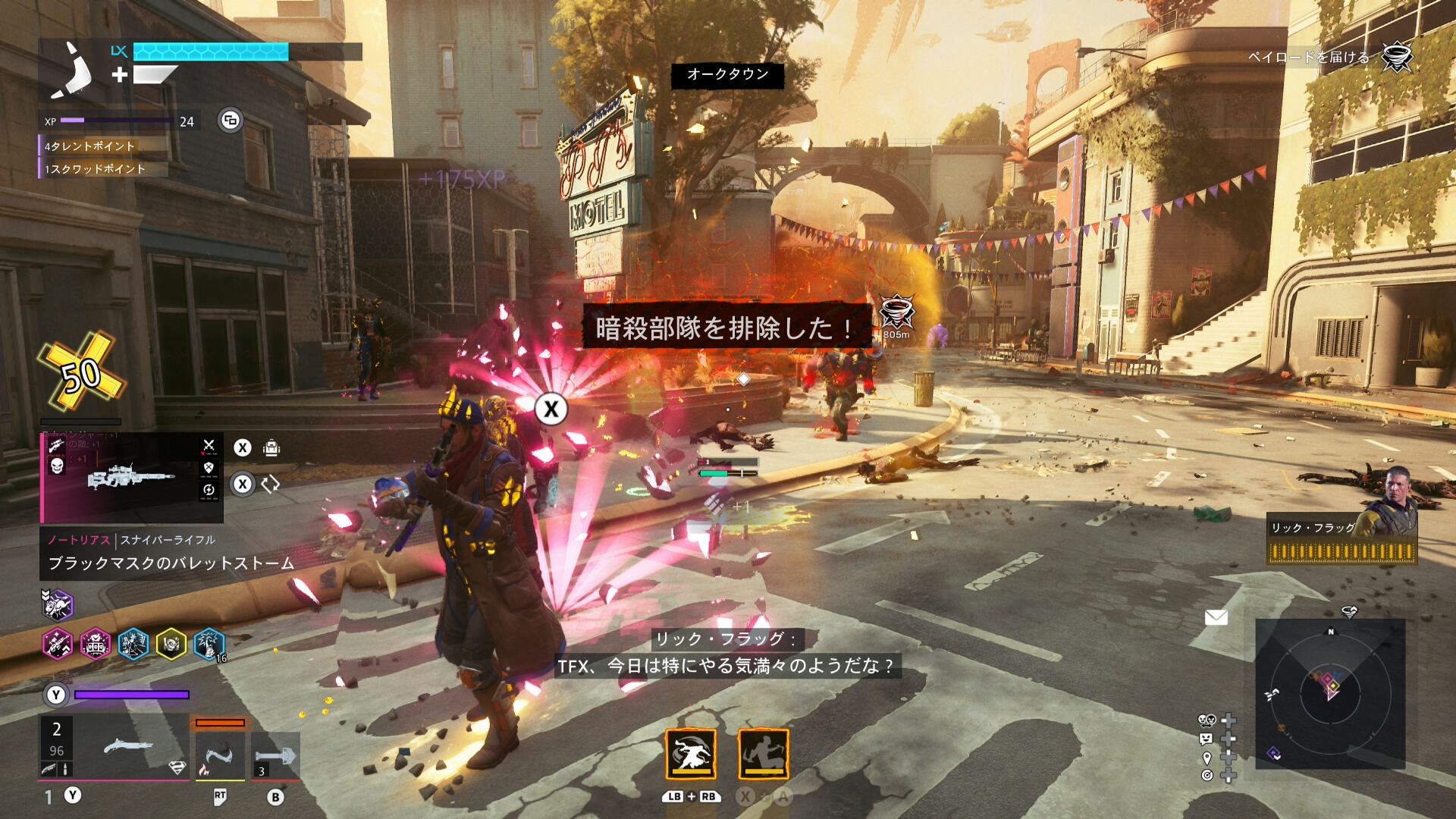Click the backpack stash icon
Image resolution: width=1456 pixels, height=819 pixels.
pos(271,448)
